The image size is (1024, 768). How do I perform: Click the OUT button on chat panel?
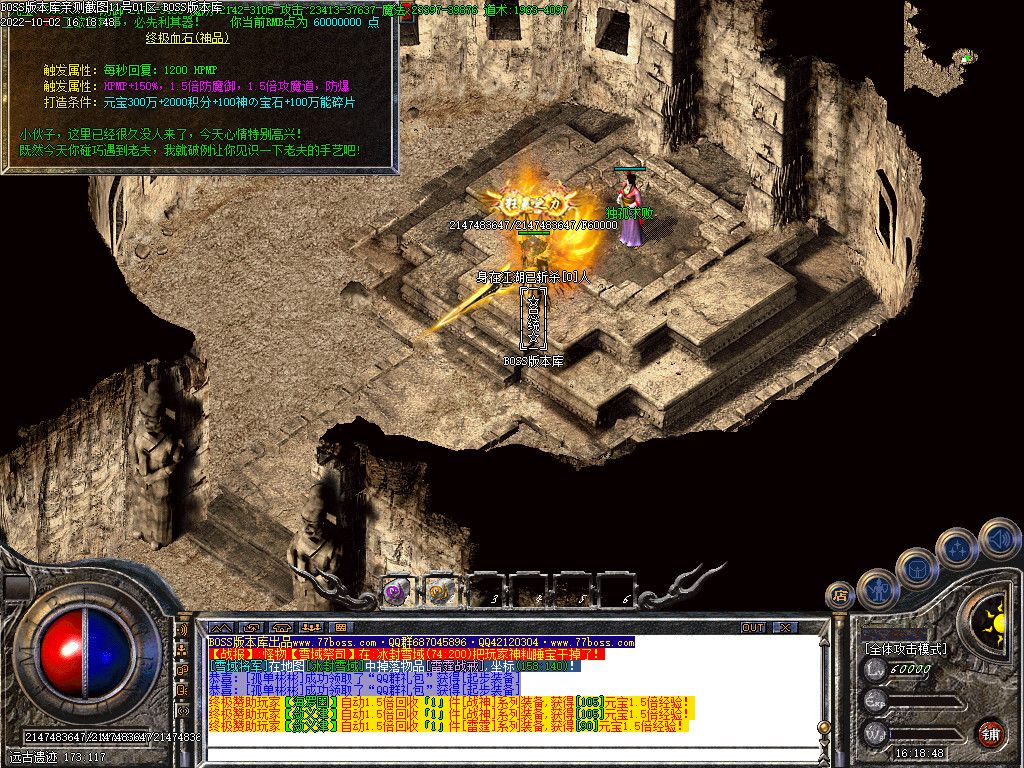[x=753, y=627]
